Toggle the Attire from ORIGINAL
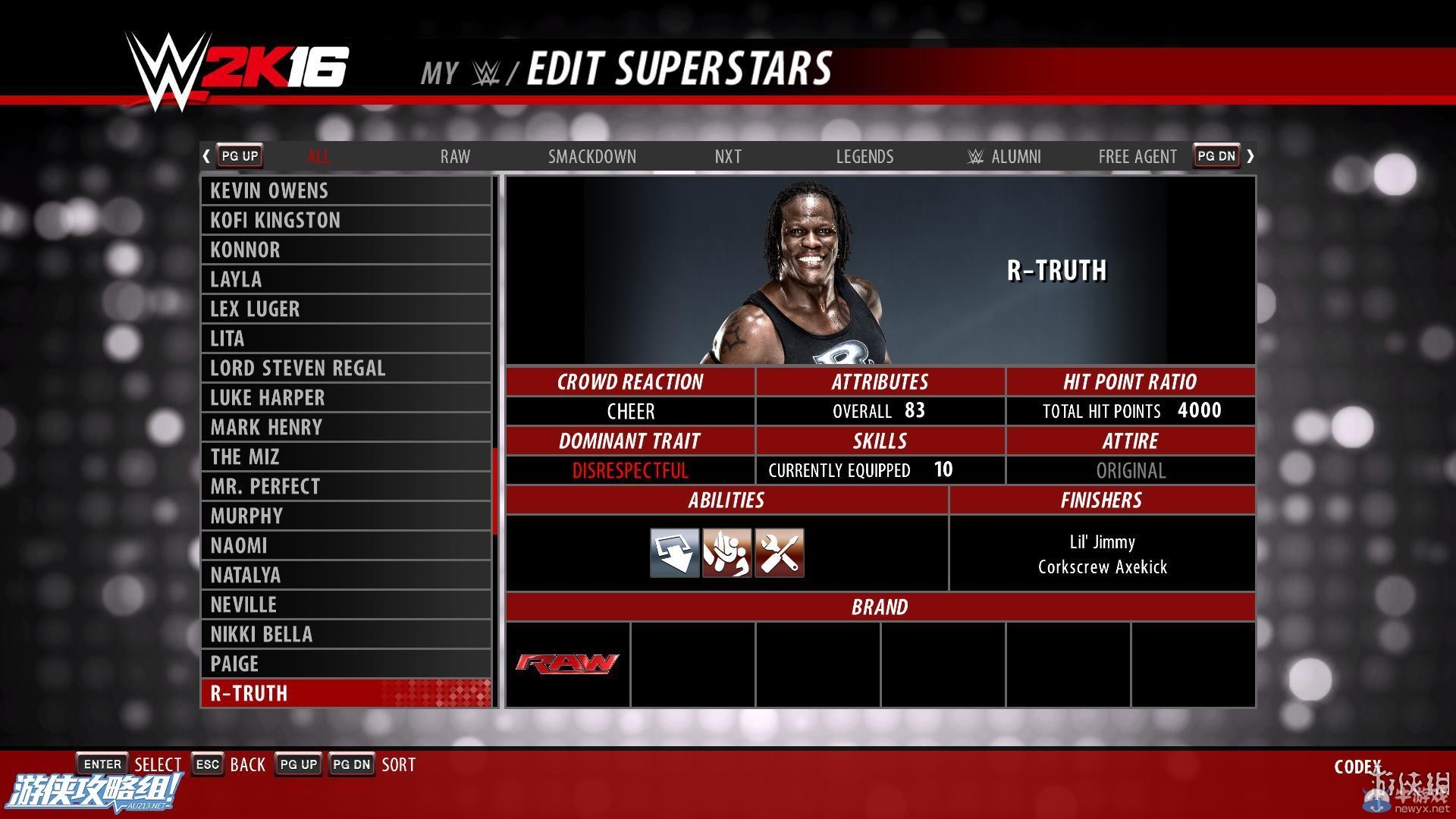This screenshot has height=819, width=1456. tap(1130, 470)
